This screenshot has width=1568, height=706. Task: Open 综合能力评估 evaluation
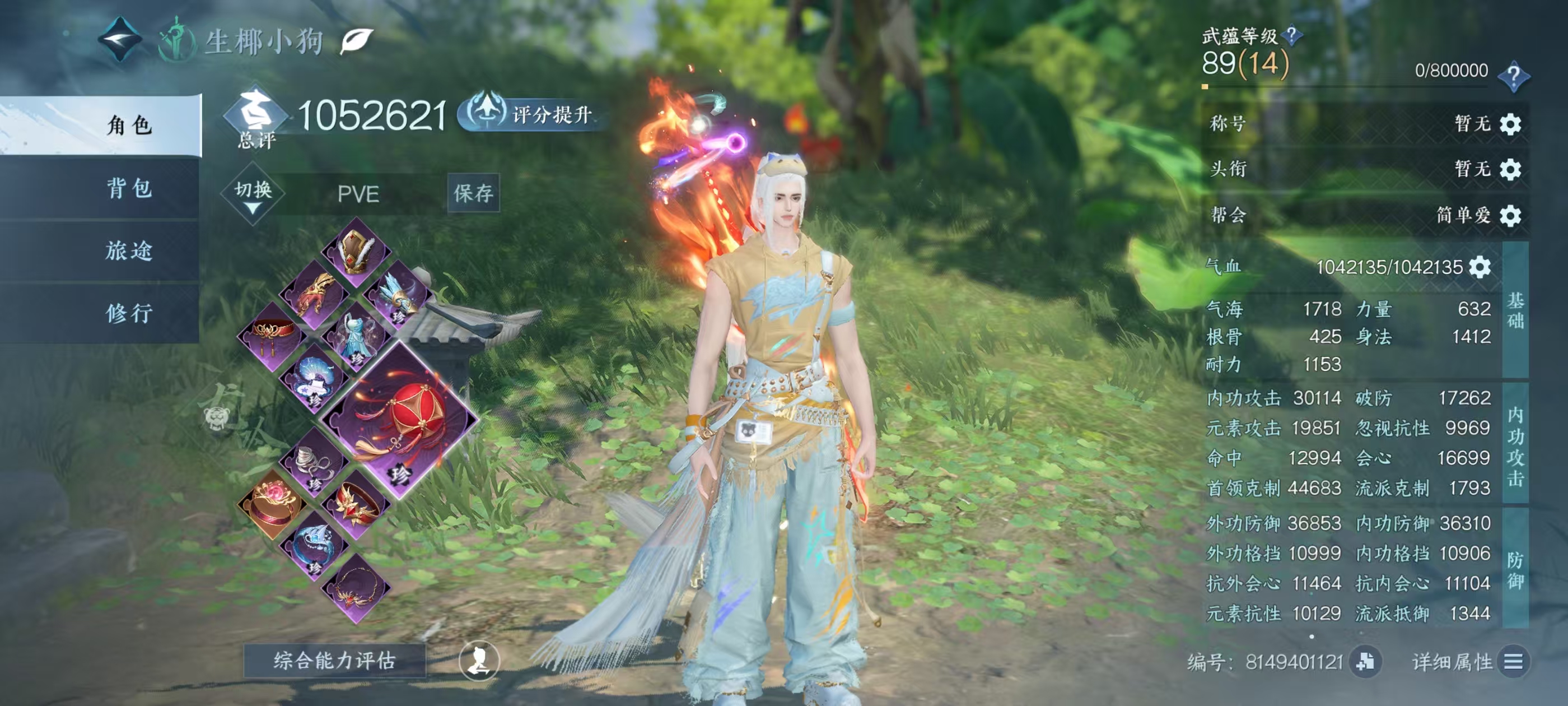point(334,660)
